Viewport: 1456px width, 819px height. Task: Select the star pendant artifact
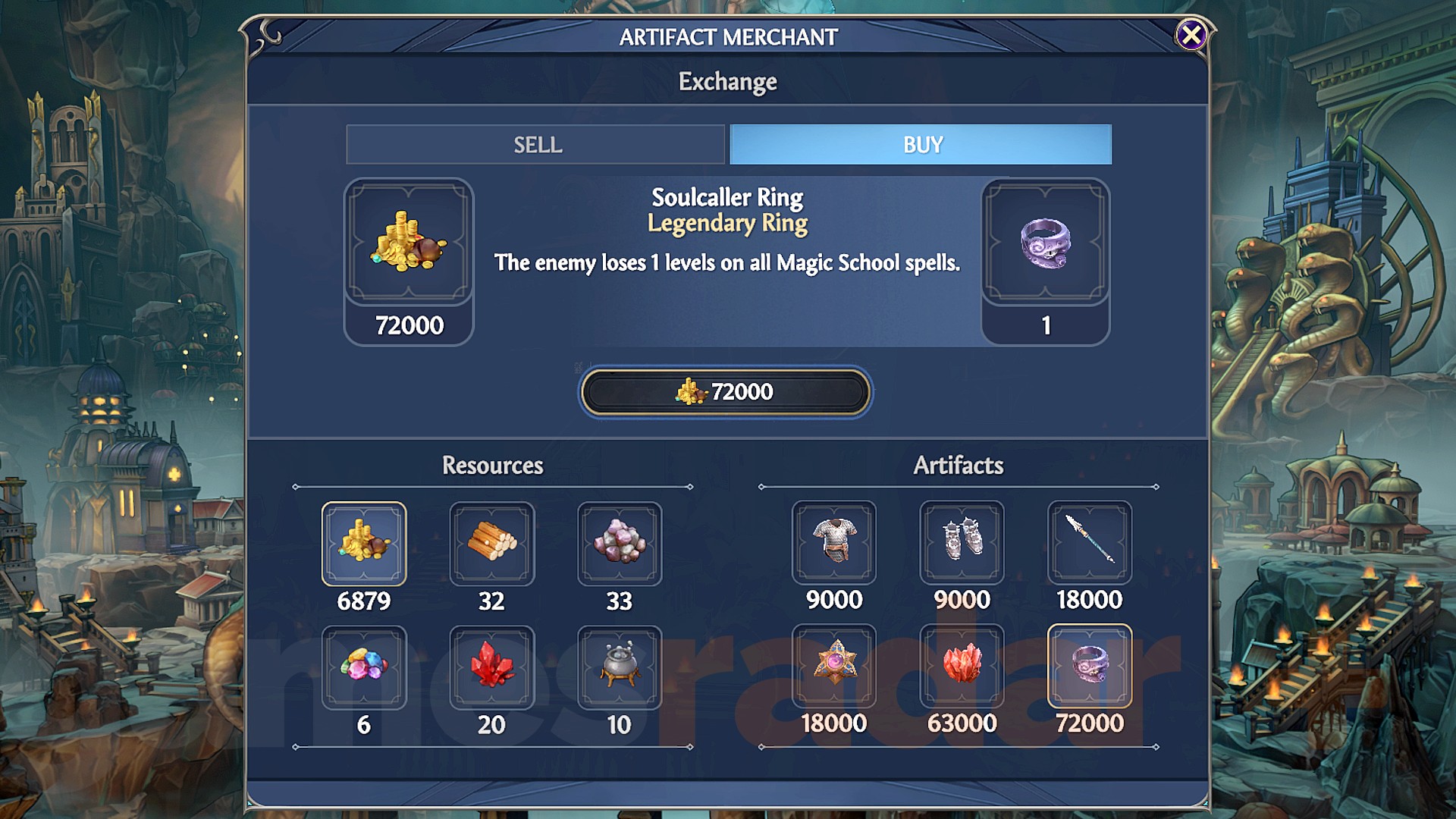[x=834, y=667]
